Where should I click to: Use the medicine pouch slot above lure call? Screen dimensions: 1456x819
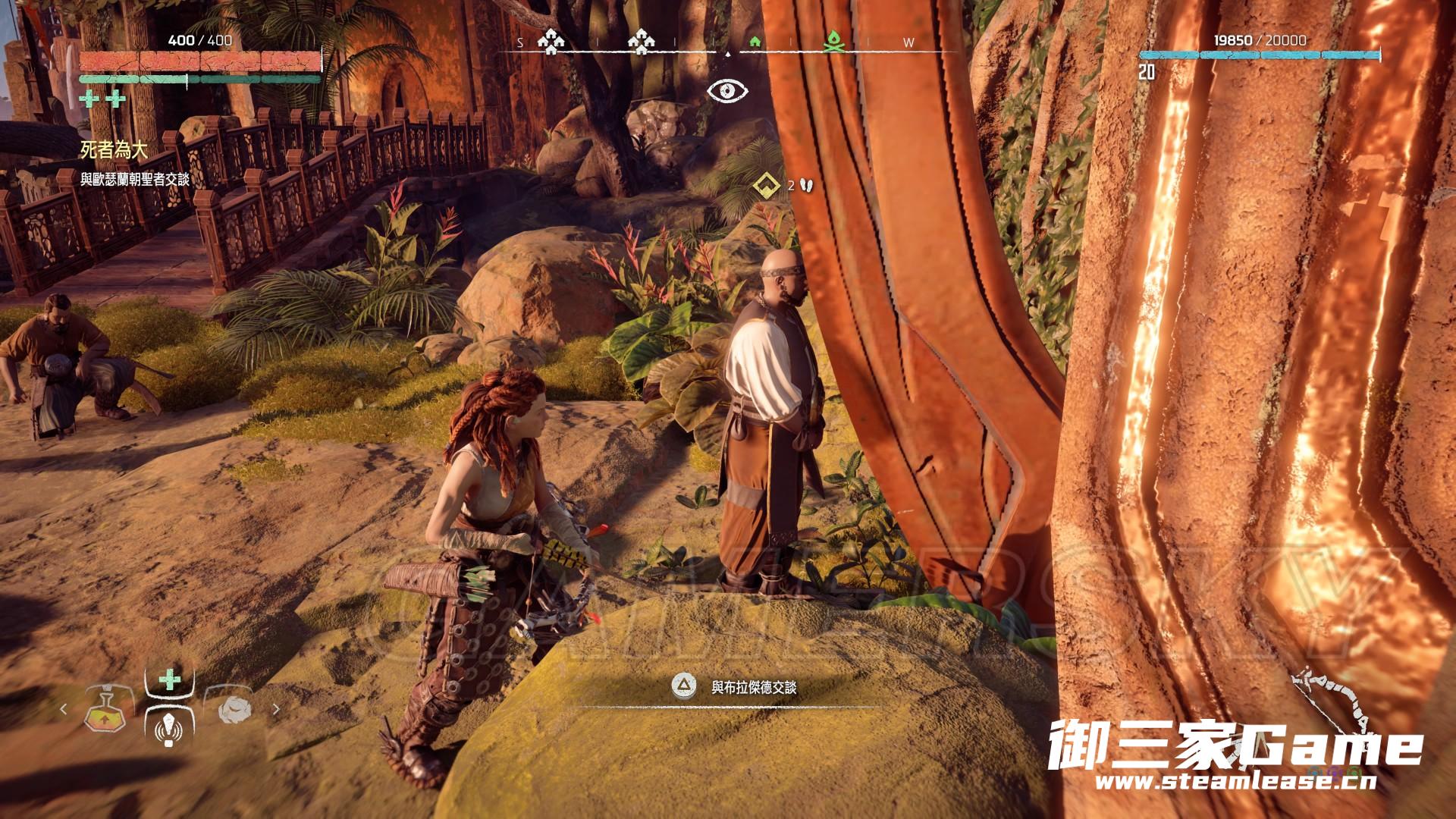(x=168, y=679)
